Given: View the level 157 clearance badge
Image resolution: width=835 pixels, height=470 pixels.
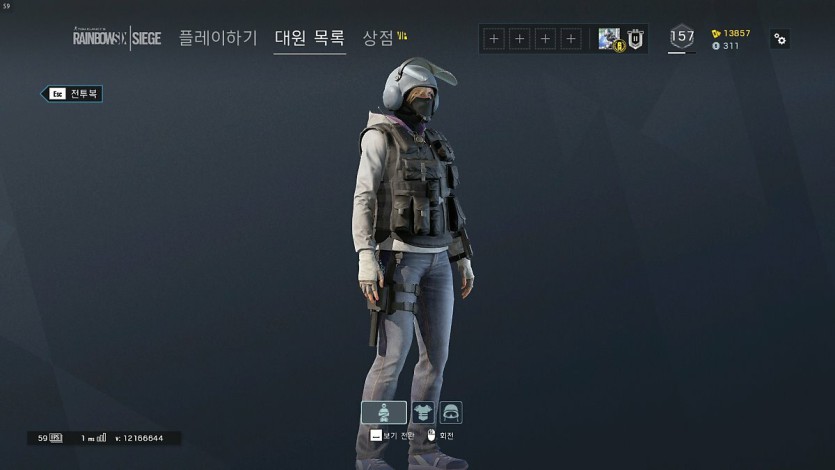Looking at the screenshot, I should tap(682, 37).
